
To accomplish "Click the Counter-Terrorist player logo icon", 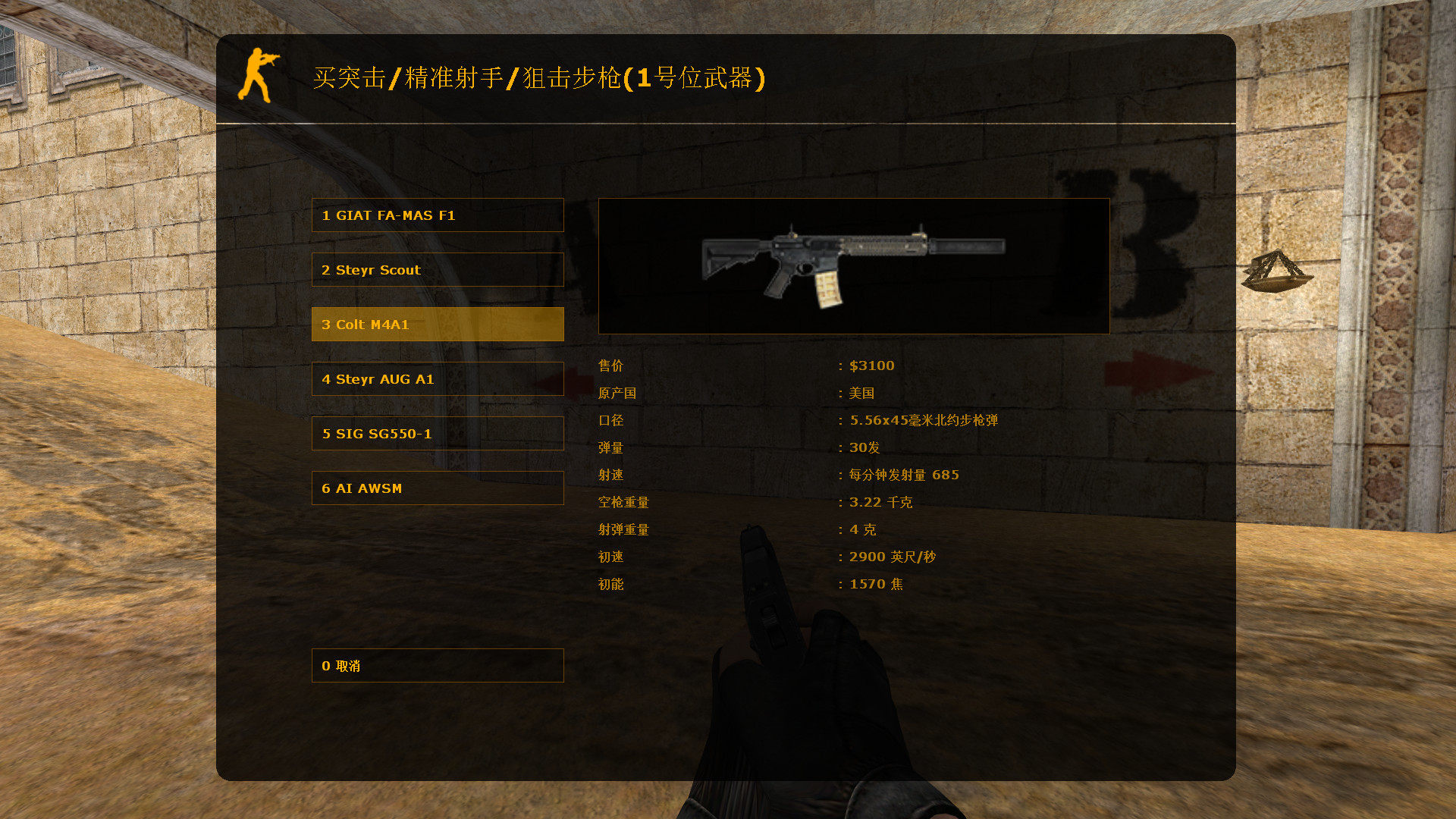I will 260,76.
